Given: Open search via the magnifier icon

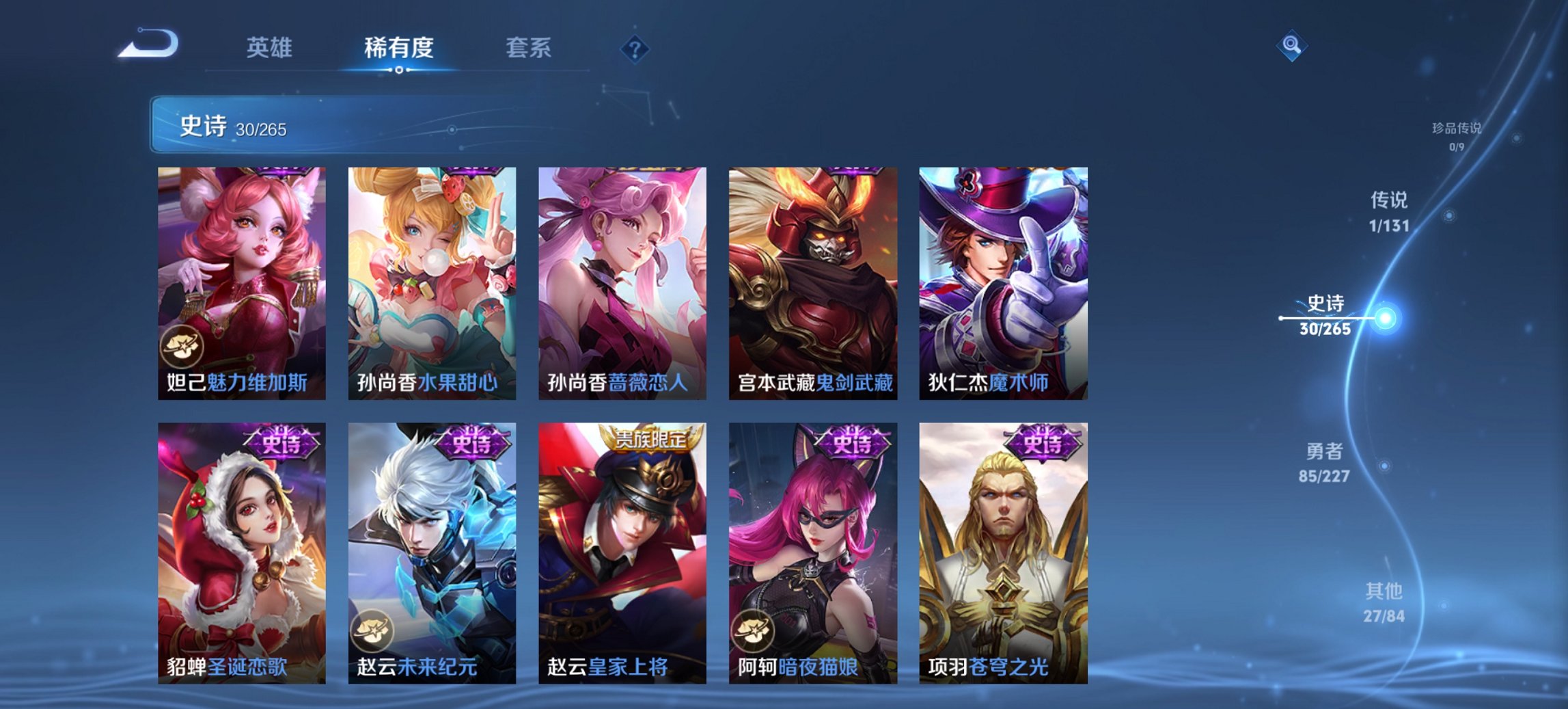Looking at the screenshot, I should 1291,45.
